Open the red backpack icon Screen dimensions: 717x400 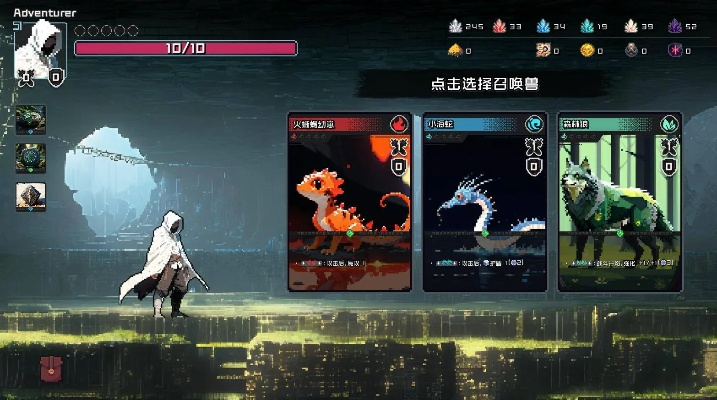[x=50, y=369]
